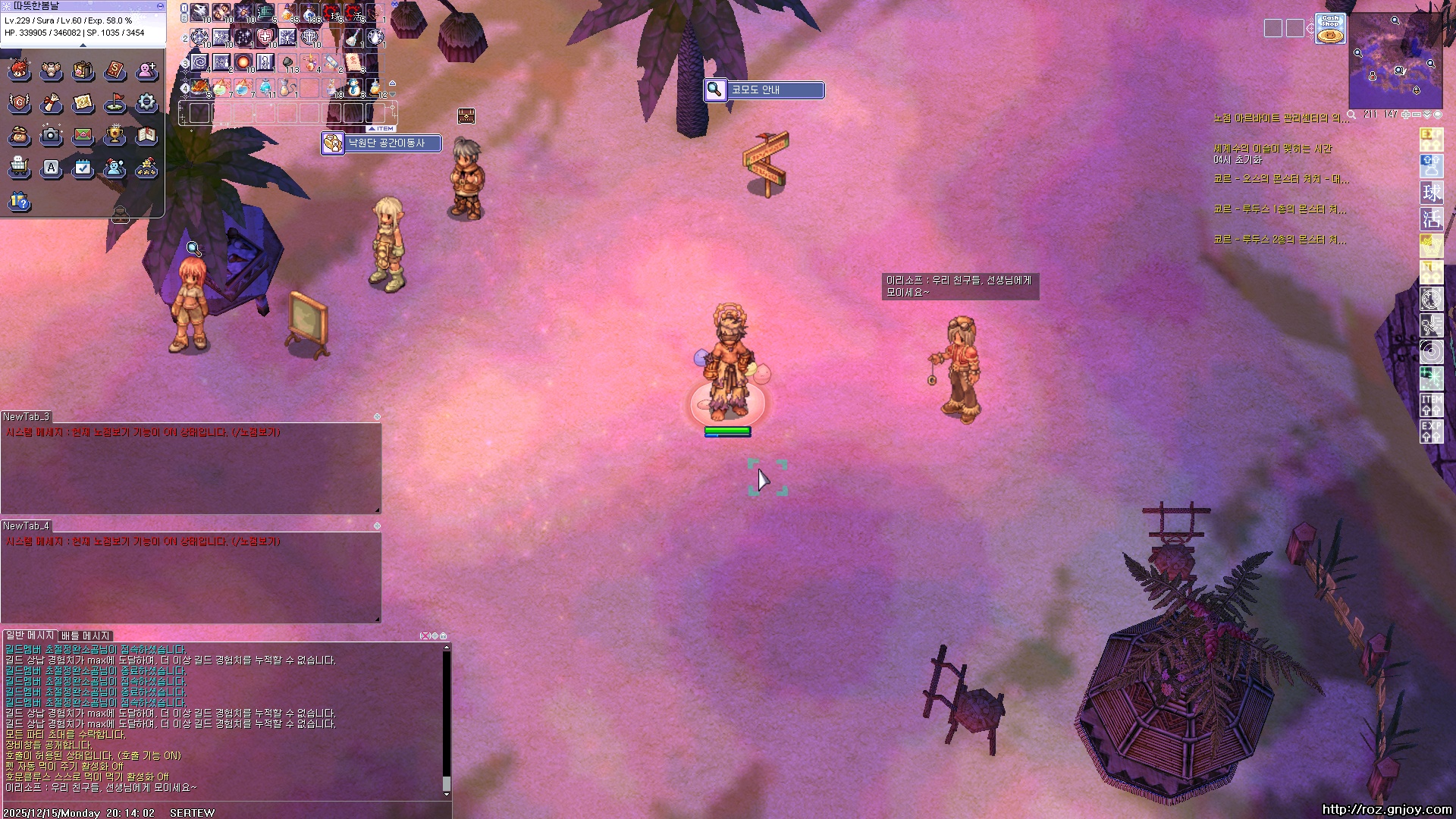Viewport: 1456px width, 819px height.
Task: Open the shopping cart icon
Action: pyautogui.click(x=20, y=167)
